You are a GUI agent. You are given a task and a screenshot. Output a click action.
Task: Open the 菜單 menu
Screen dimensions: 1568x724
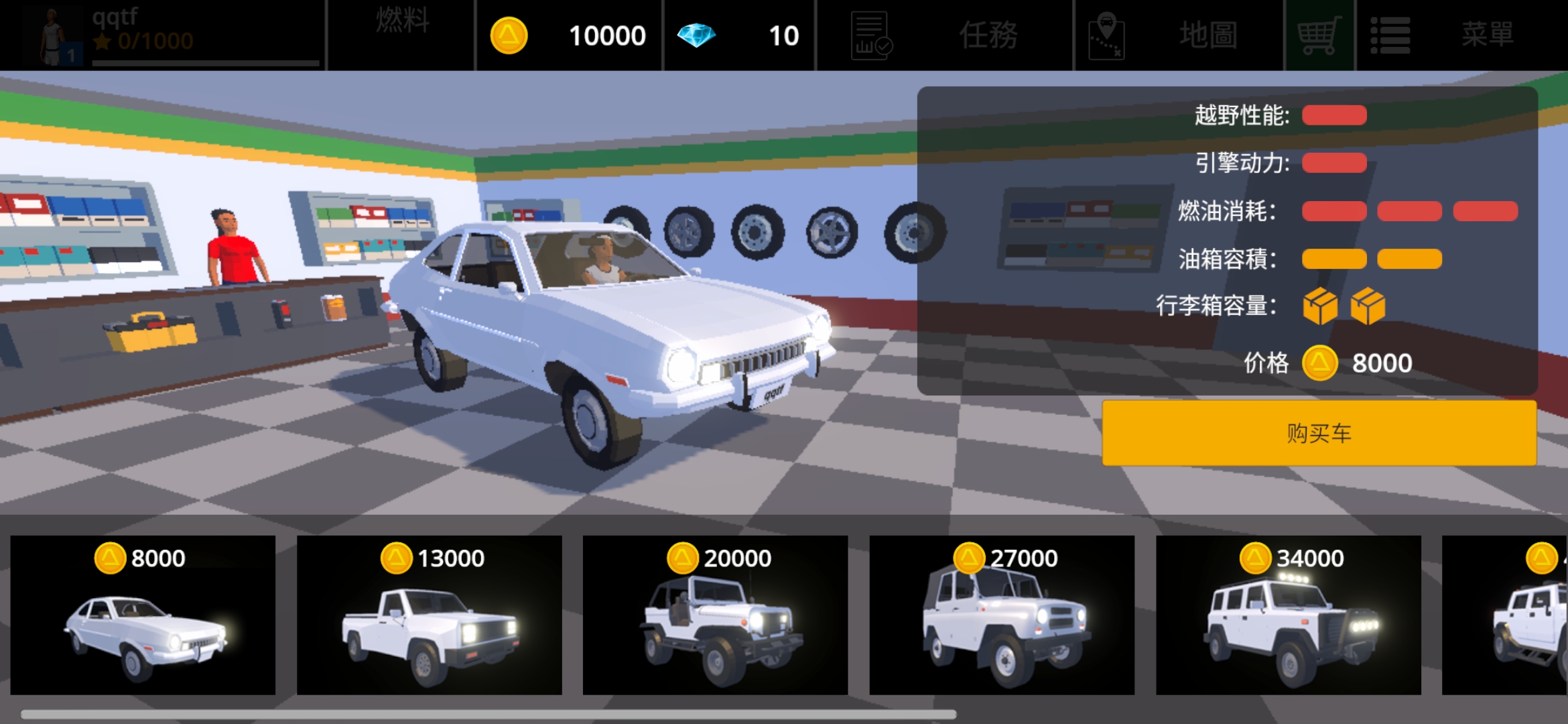click(x=1461, y=35)
